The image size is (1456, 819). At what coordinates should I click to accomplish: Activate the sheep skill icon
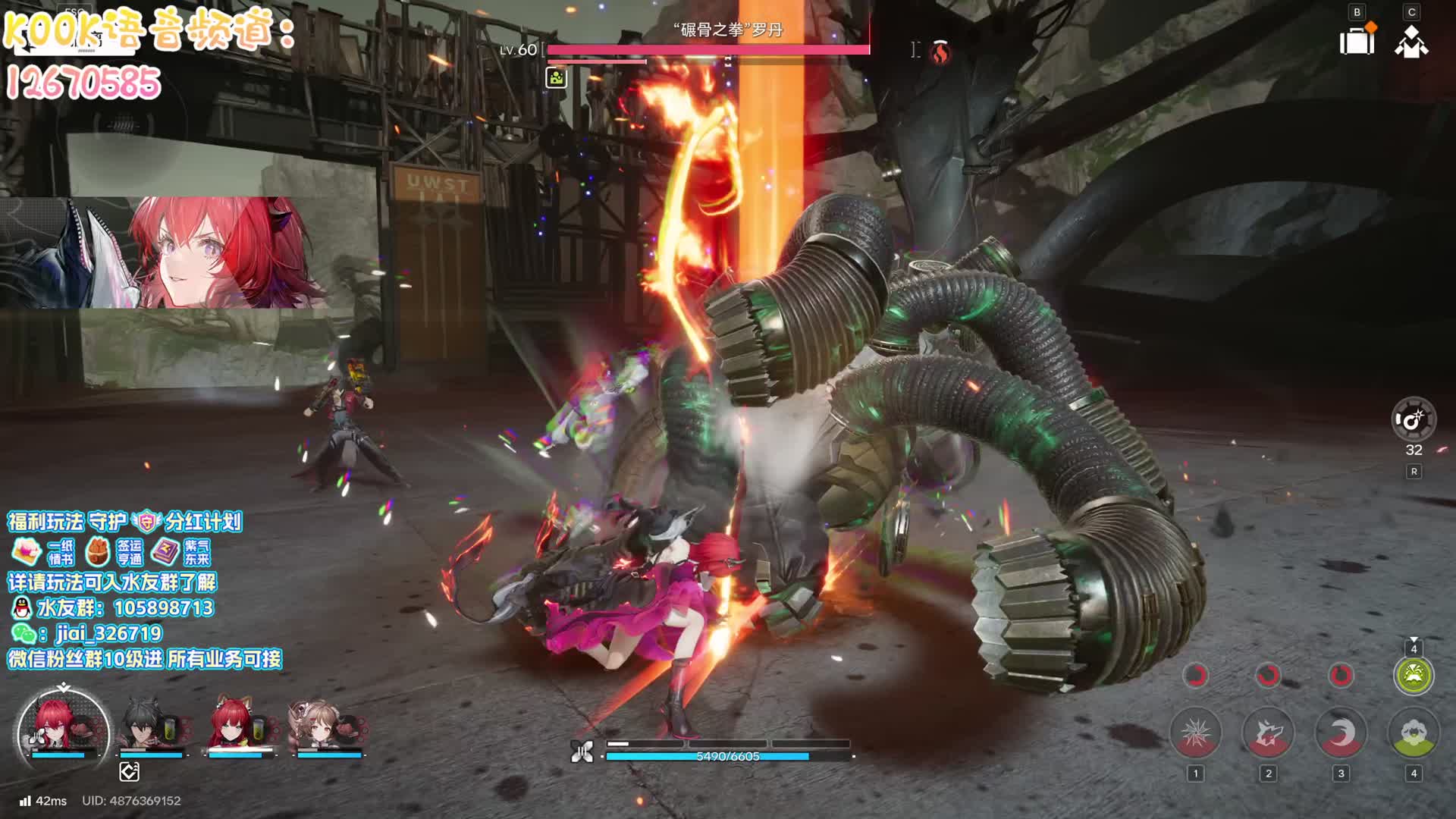1414,733
